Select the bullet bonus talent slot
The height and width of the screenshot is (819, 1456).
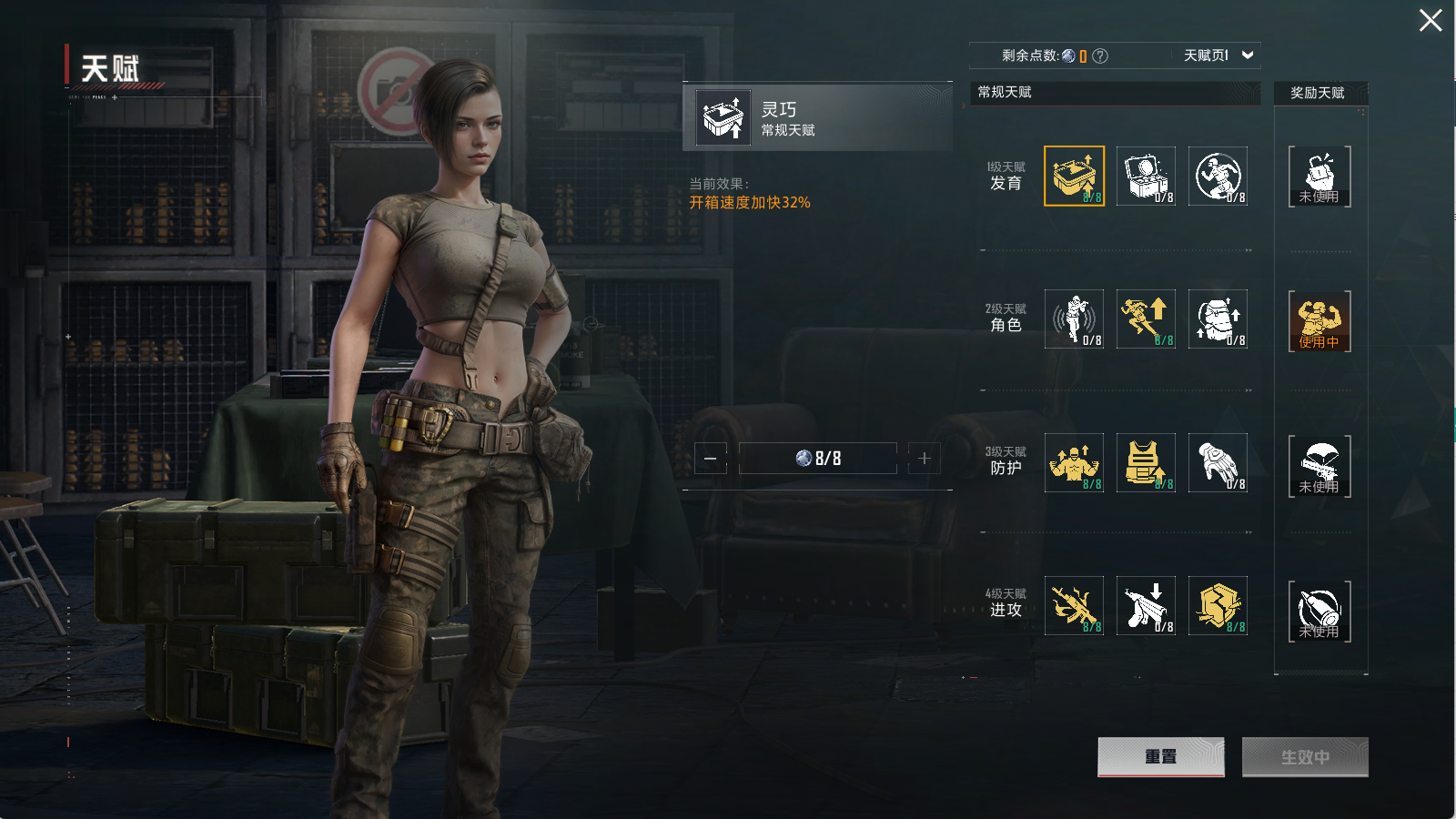coord(1319,612)
